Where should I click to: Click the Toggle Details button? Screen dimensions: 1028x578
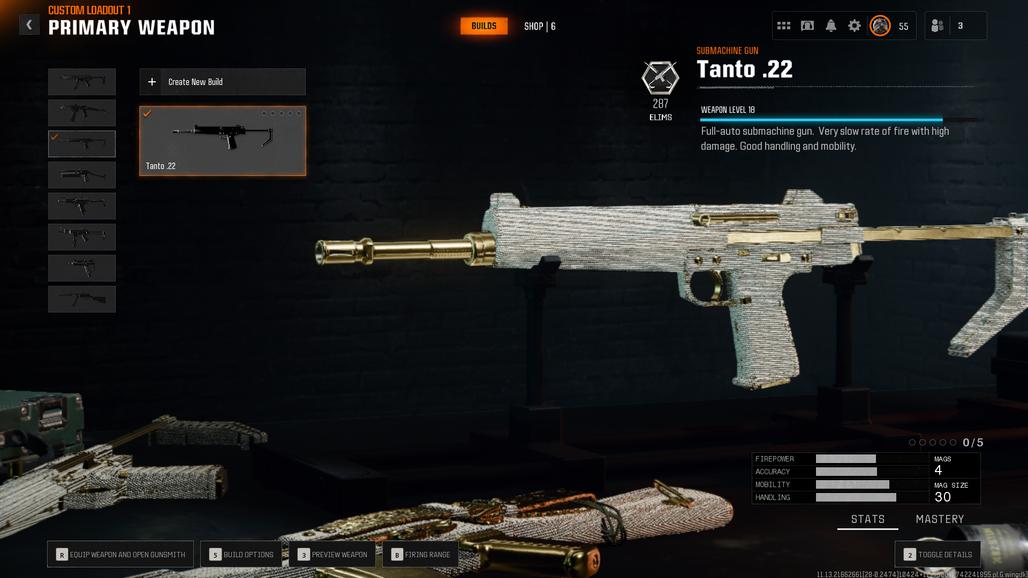coord(937,554)
